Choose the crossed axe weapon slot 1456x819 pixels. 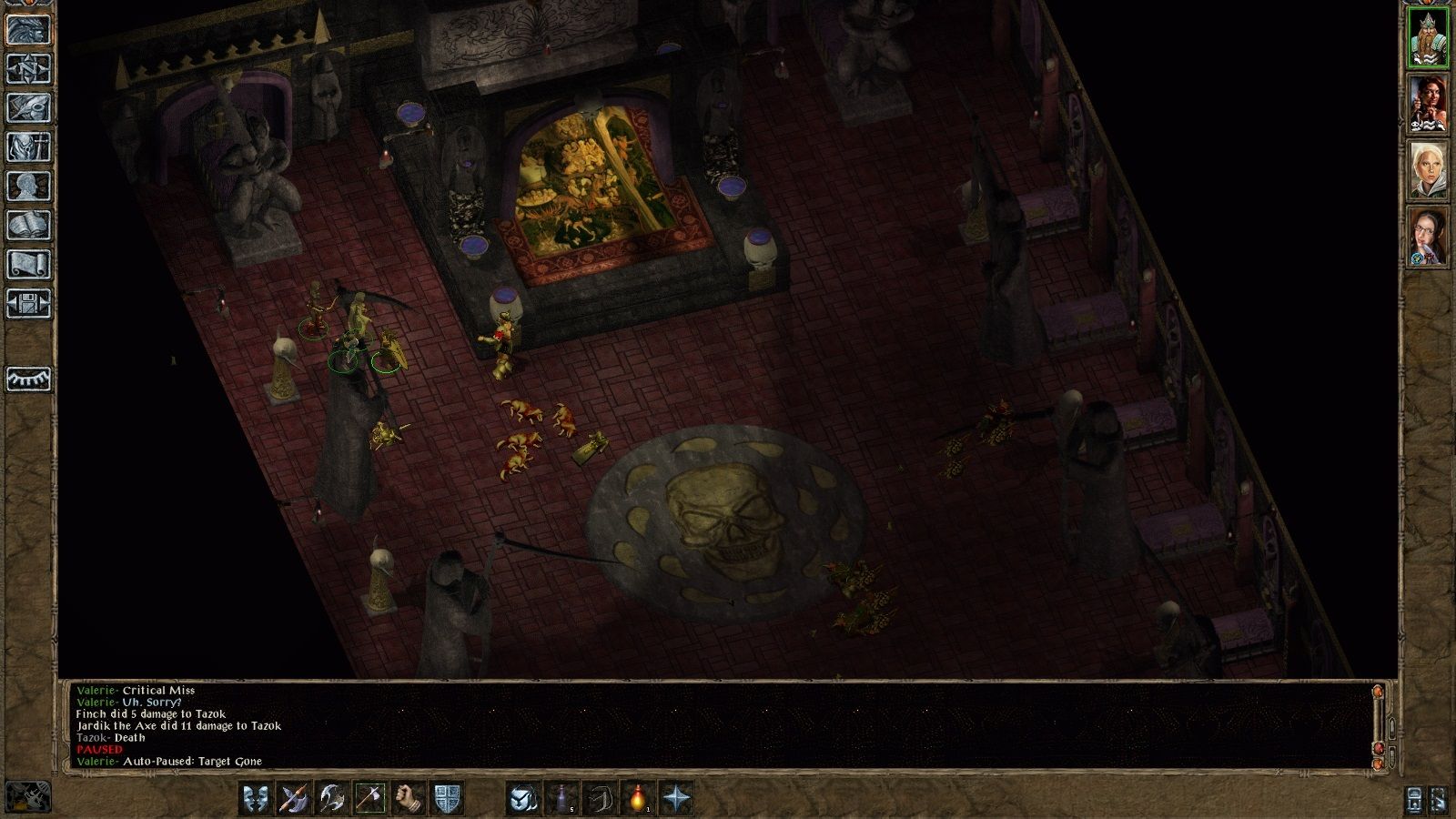point(293,798)
